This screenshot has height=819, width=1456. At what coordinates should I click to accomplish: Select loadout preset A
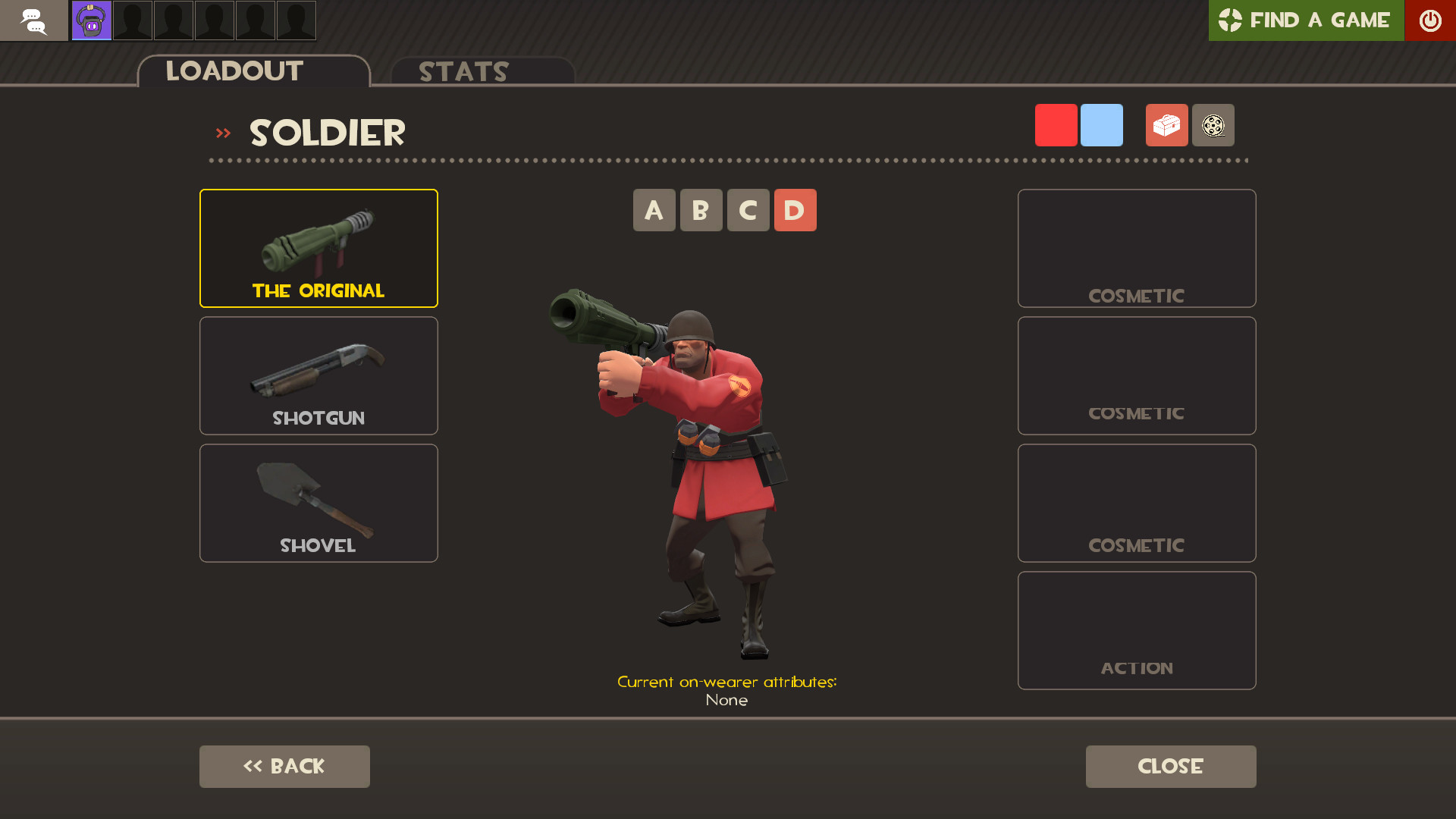[654, 210]
